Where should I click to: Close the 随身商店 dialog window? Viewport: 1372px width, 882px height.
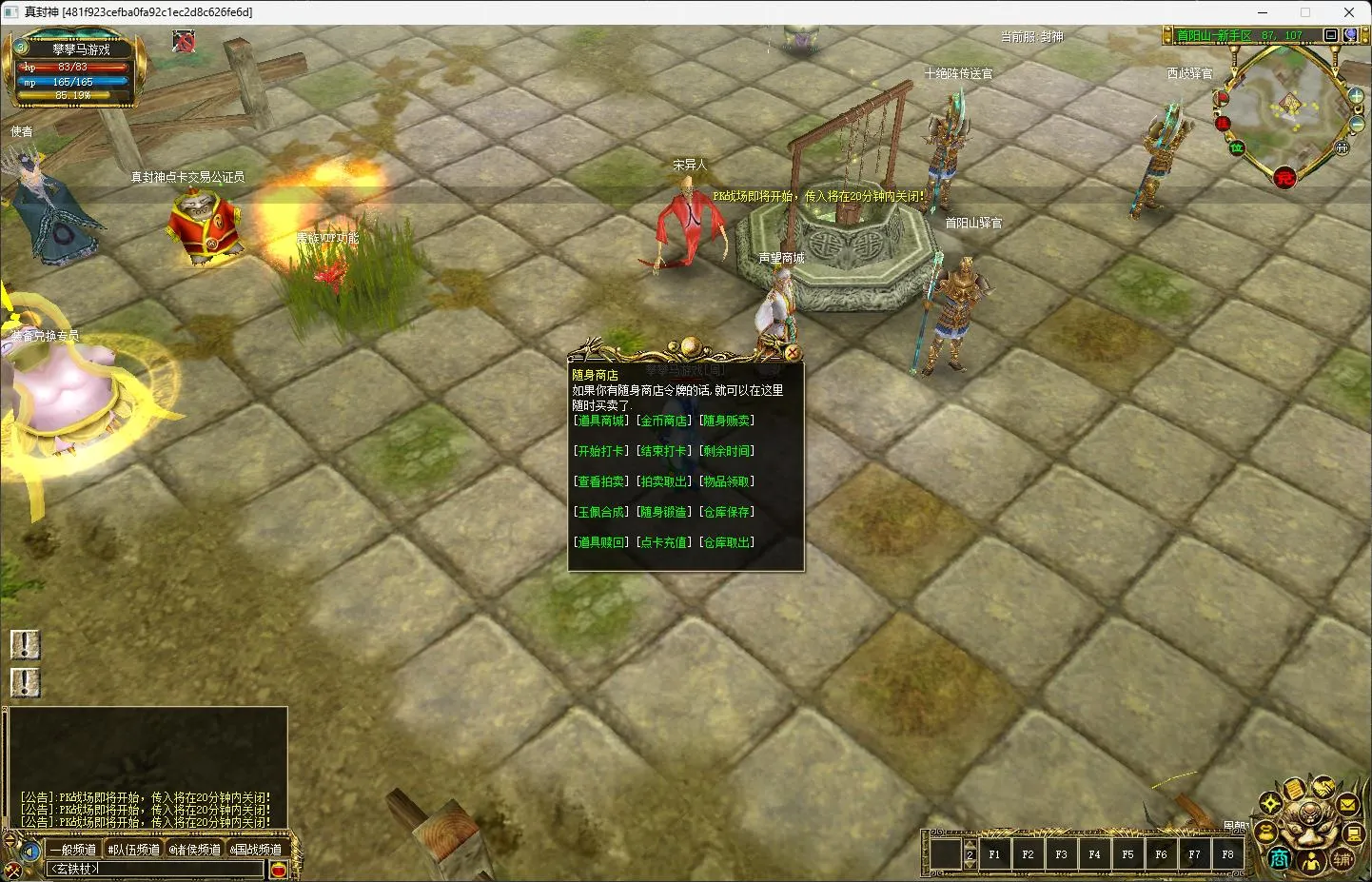(793, 353)
